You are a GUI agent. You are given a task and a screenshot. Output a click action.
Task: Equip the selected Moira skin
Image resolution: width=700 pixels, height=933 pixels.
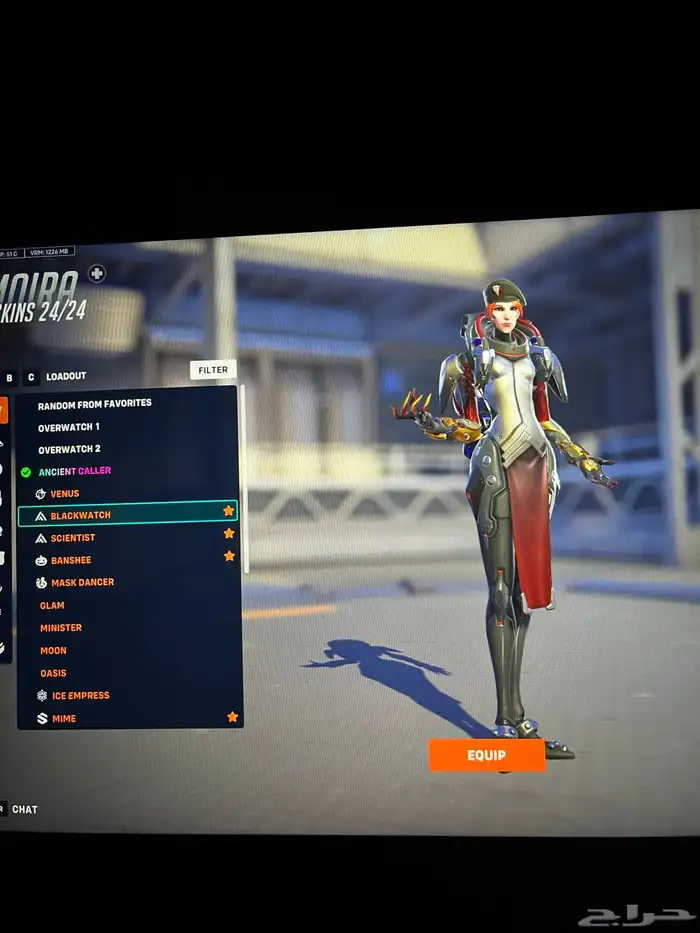487,755
